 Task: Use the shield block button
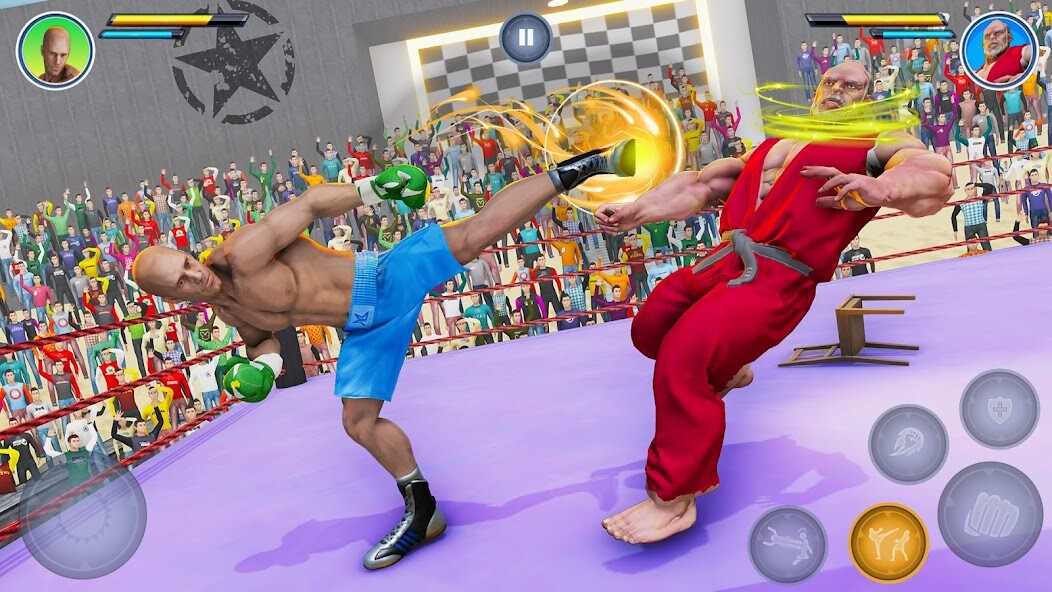[x=999, y=408]
